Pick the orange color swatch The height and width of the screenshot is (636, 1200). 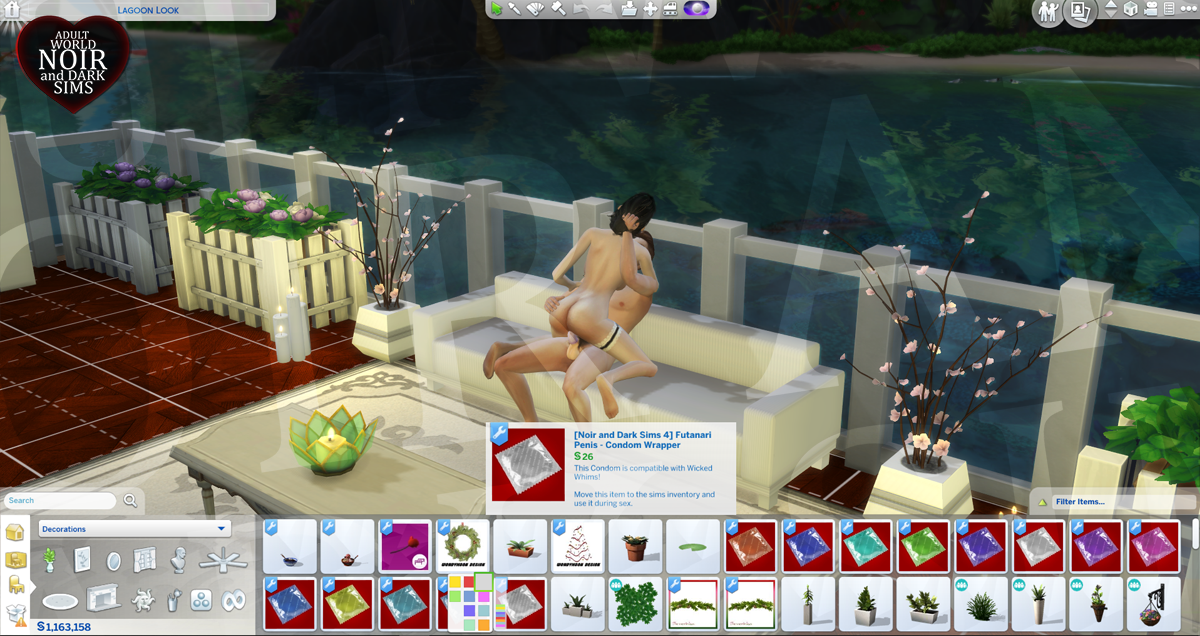484,625
